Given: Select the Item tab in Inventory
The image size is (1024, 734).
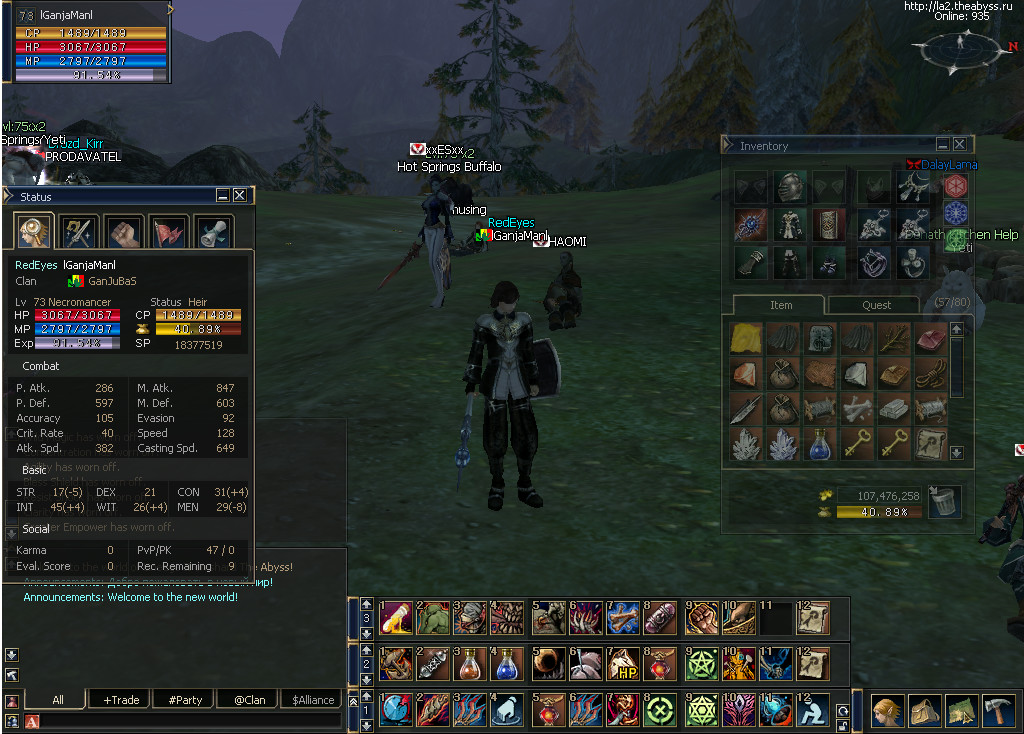Looking at the screenshot, I should (x=781, y=305).
